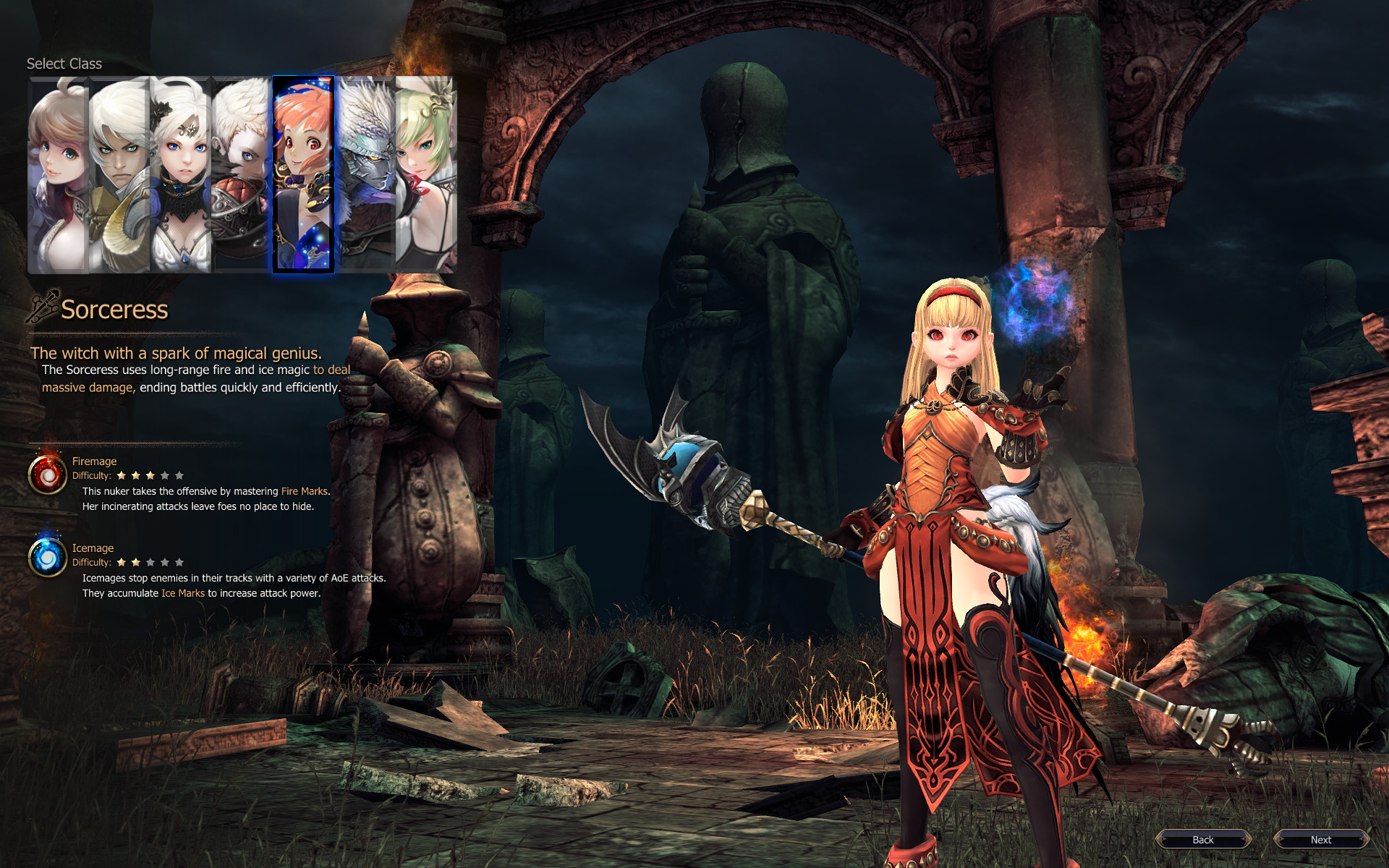Click the Select Class heading
Viewport: 1389px width, 868px height.
click(64, 64)
